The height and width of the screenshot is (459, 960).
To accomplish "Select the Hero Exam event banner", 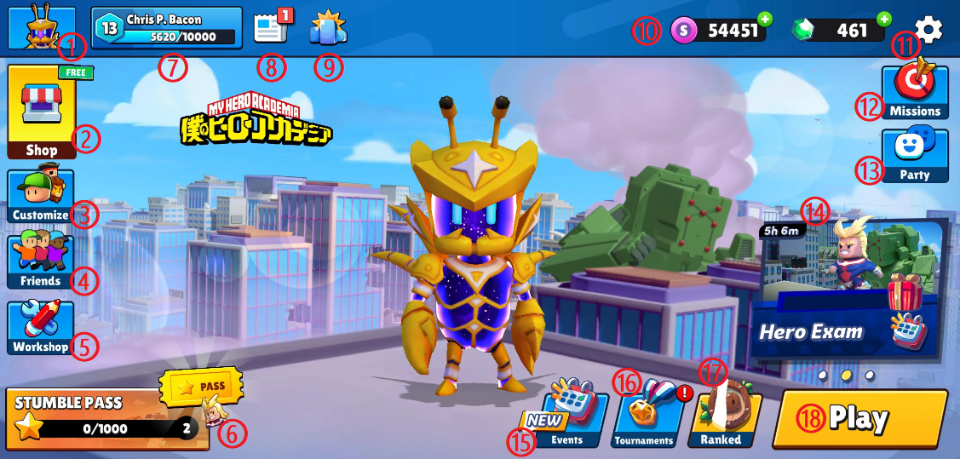I will point(851,290).
